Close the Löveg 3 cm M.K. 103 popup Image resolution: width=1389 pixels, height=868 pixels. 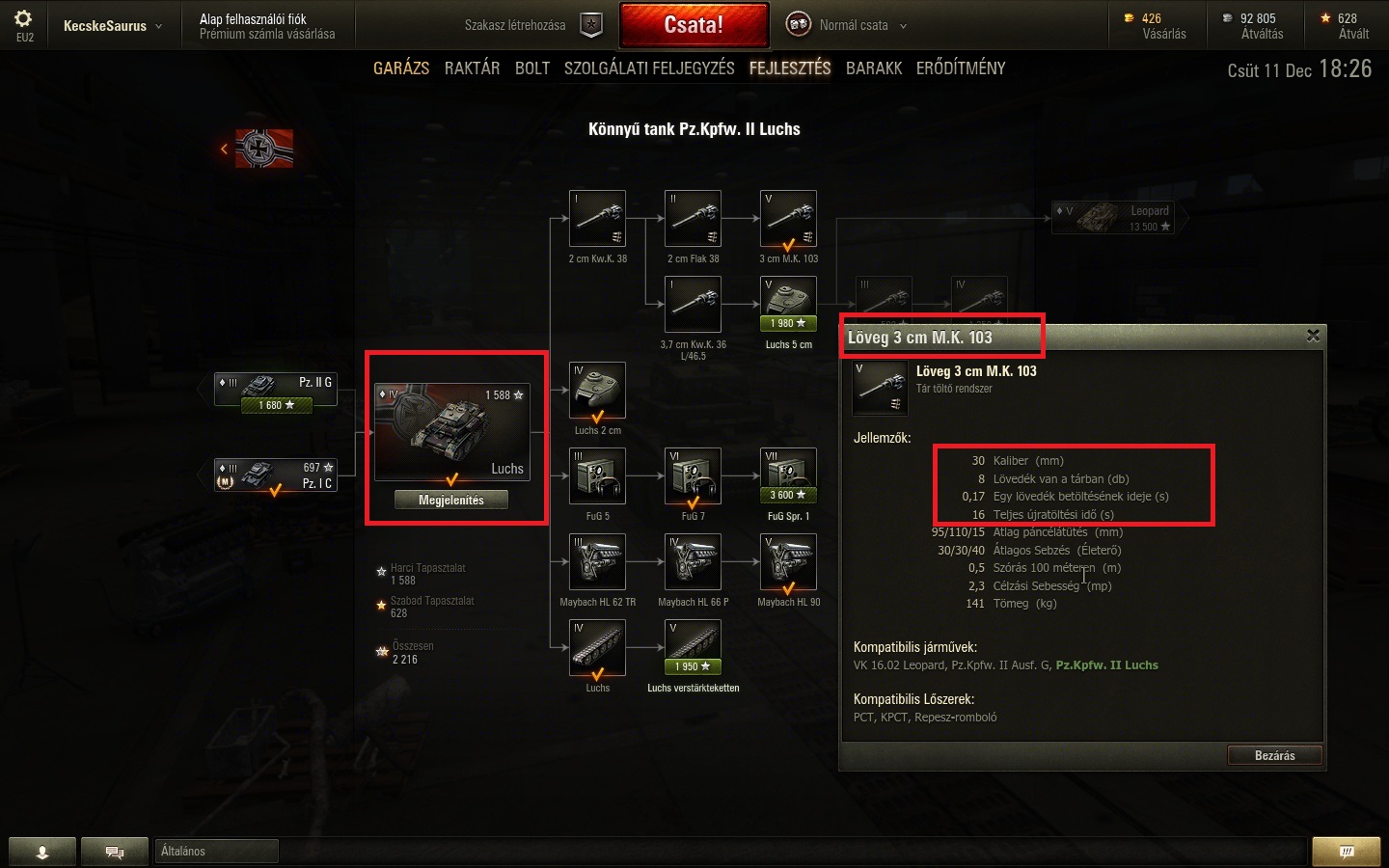tap(1313, 336)
